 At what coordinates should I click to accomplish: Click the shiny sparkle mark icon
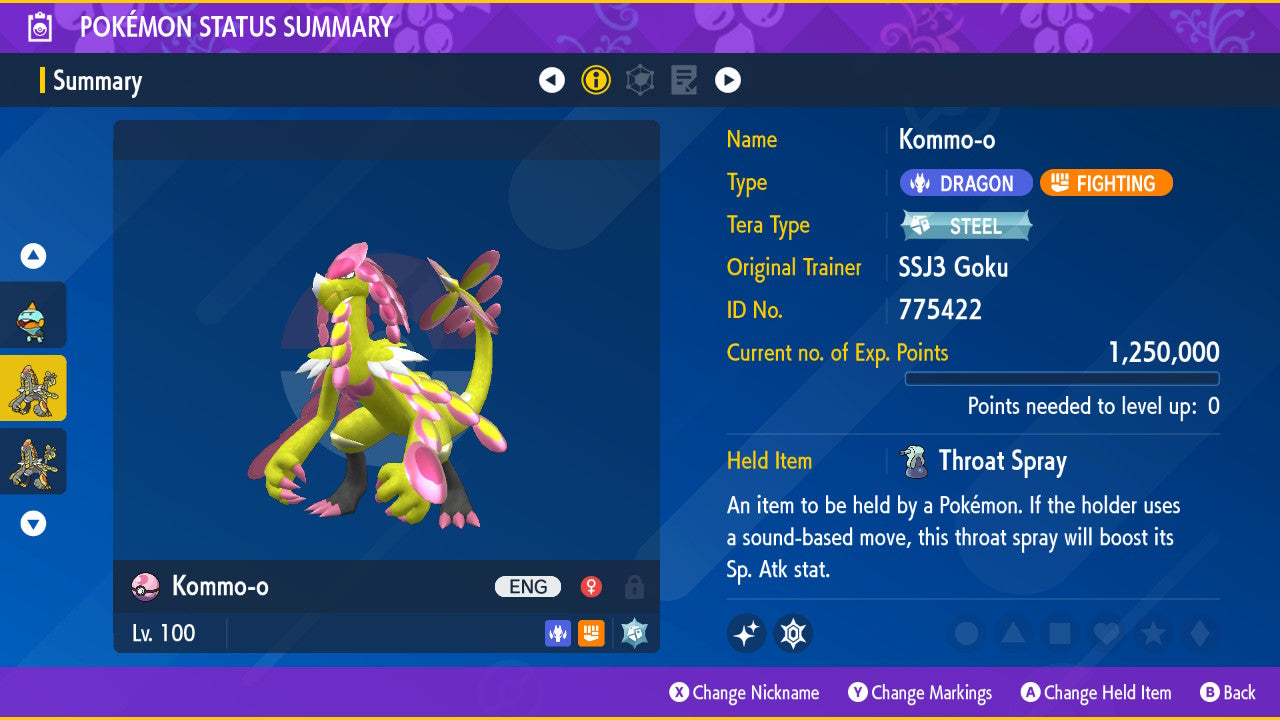(746, 633)
